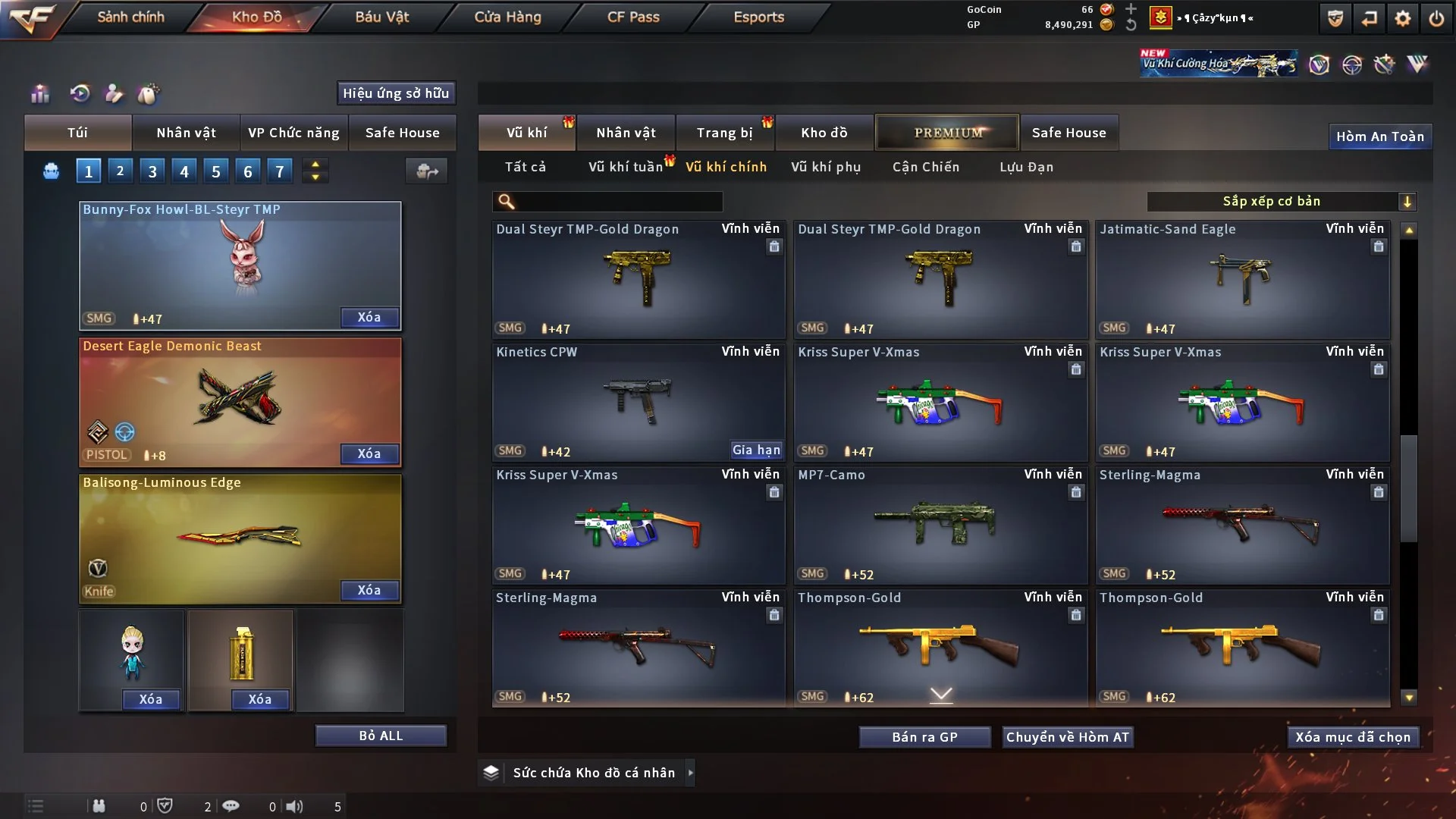The height and width of the screenshot is (819, 1456).
Task: Filter by Vũ khí phụ
Action: [826, 167]
